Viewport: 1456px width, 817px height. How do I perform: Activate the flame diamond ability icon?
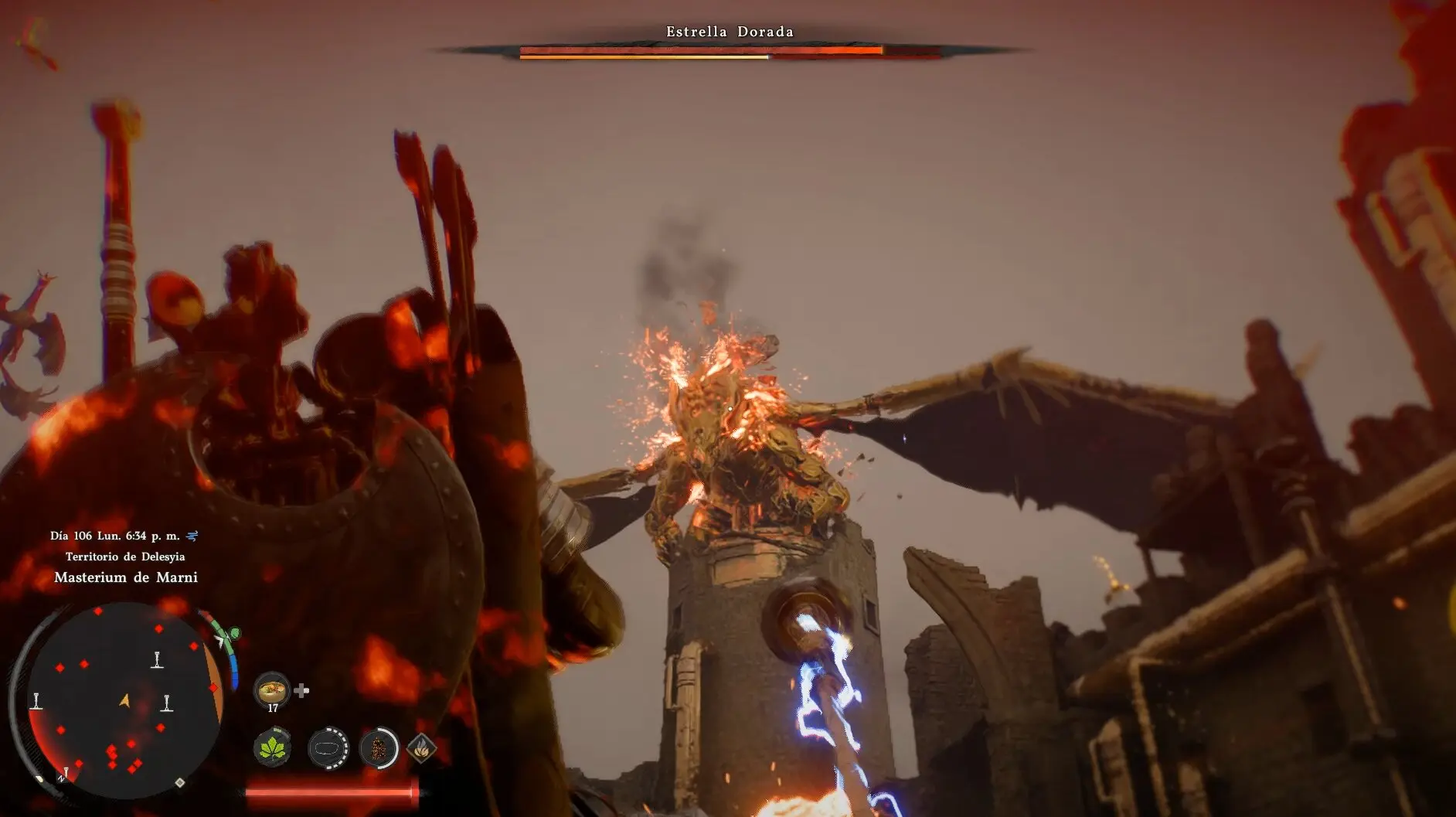point(421,747)
